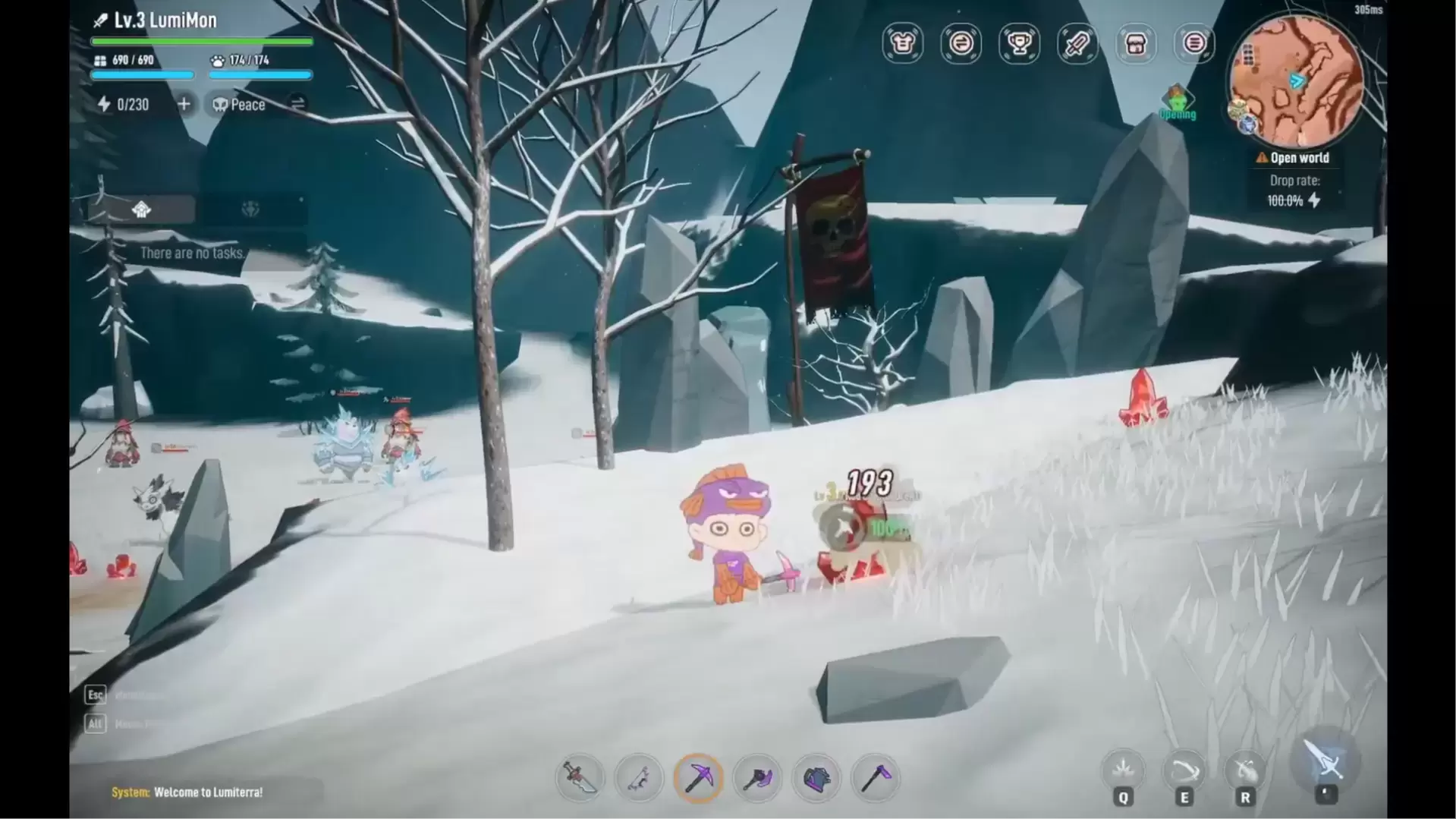Select the highlighted purple pickaxe slot

(698, 778)
